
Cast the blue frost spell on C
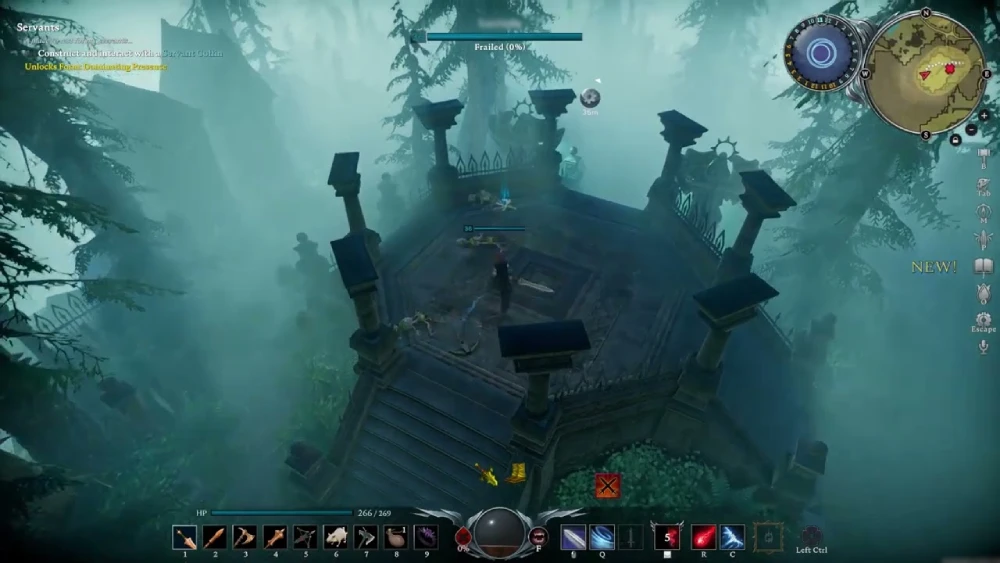point(733,538)
